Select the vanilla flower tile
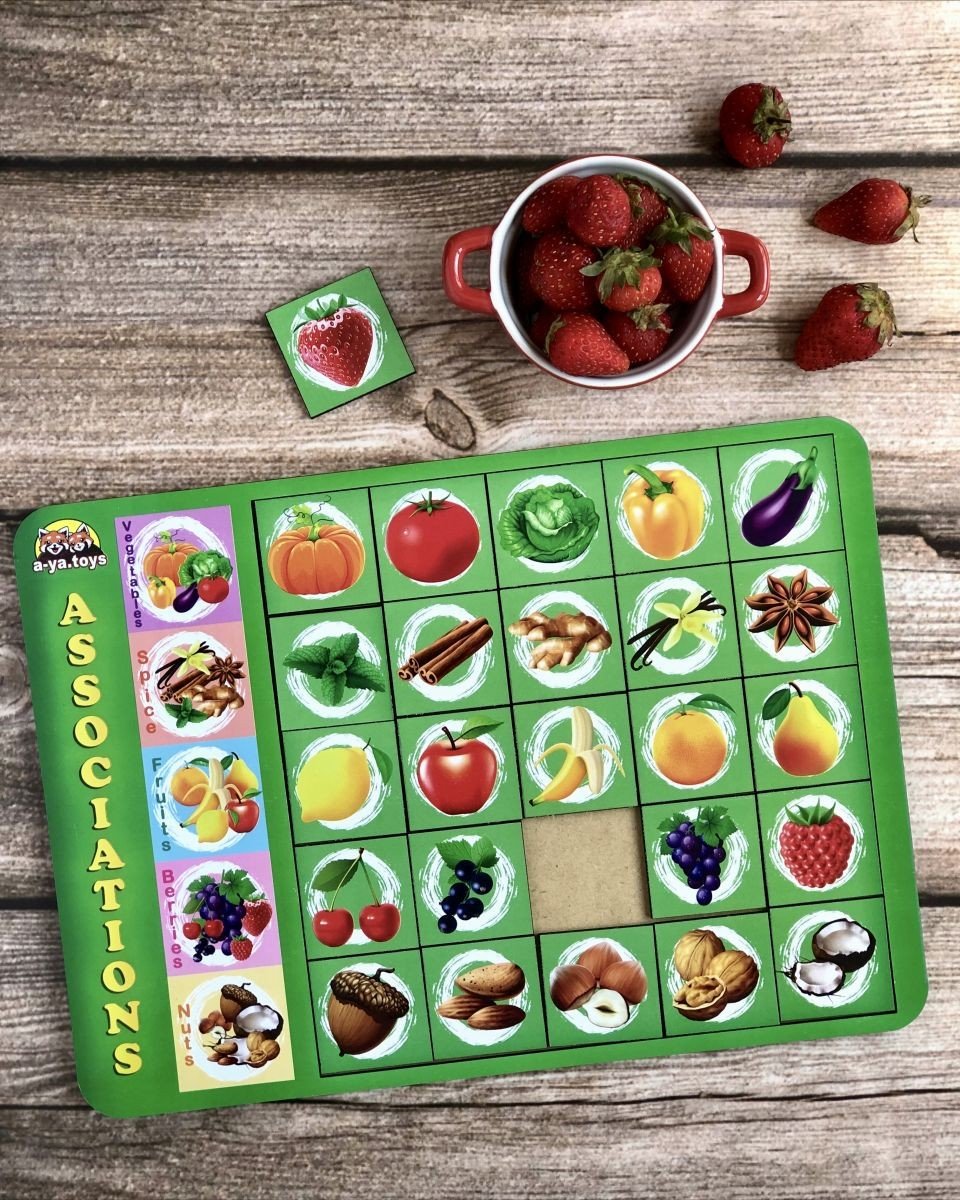Image resolution: width=960 pixels, height=1200 pixels. [x=677, y=625]
